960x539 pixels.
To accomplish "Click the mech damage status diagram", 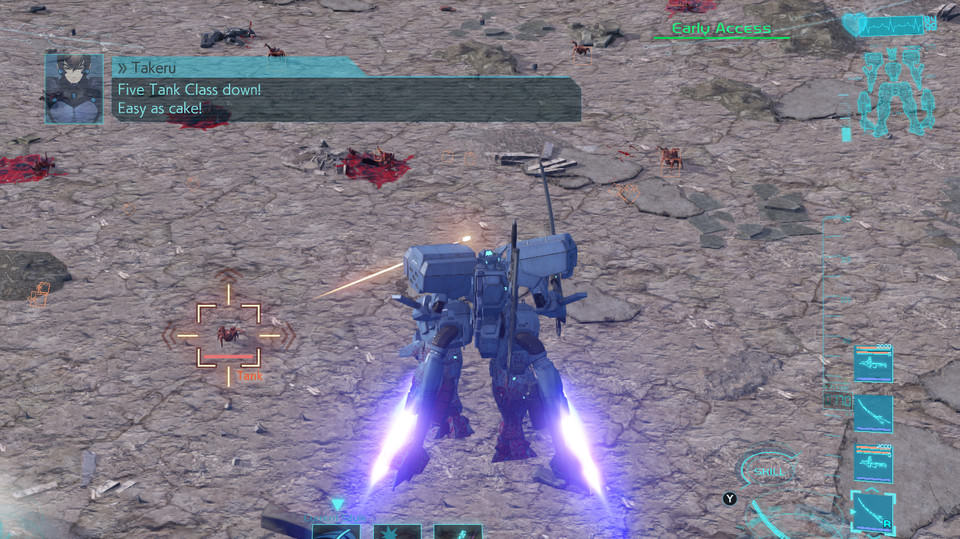I will click(x=896, y=92).
